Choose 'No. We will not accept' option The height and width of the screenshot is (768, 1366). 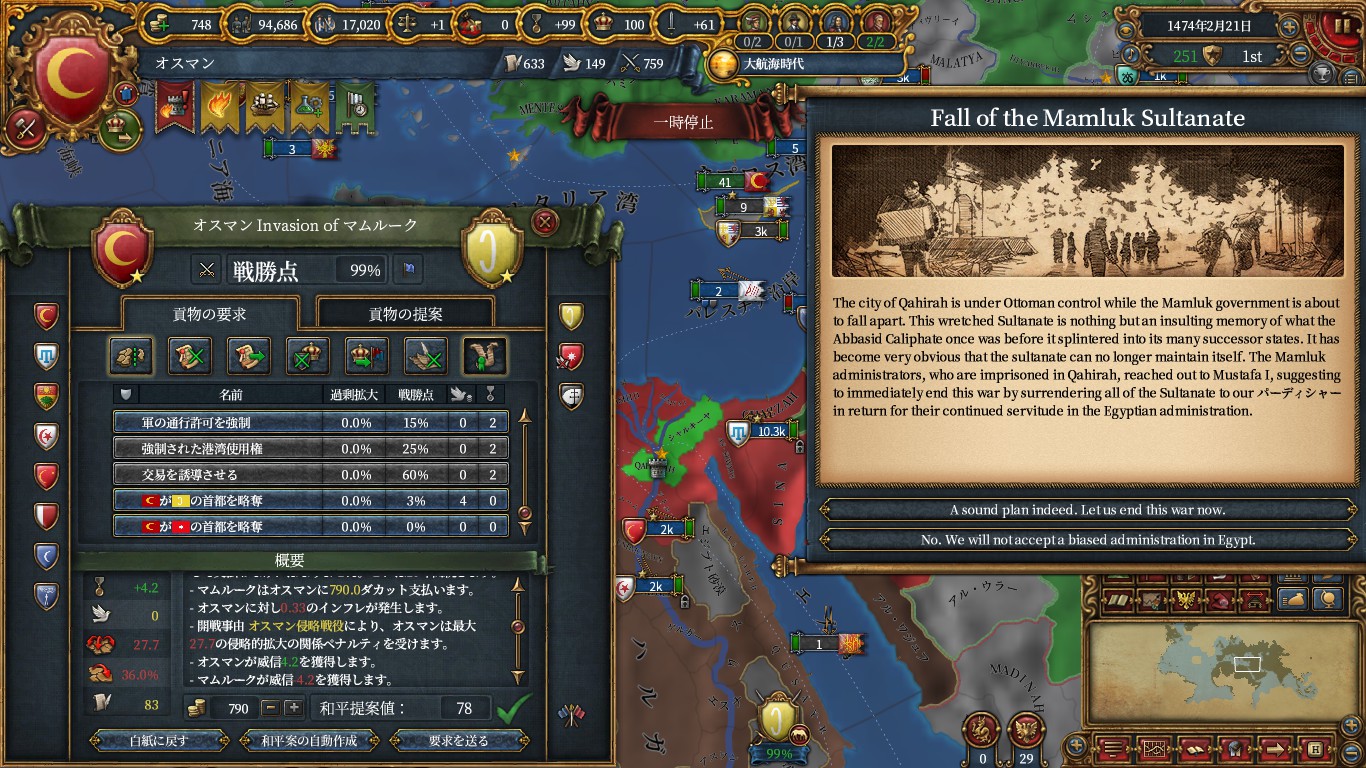point(1086,540)
